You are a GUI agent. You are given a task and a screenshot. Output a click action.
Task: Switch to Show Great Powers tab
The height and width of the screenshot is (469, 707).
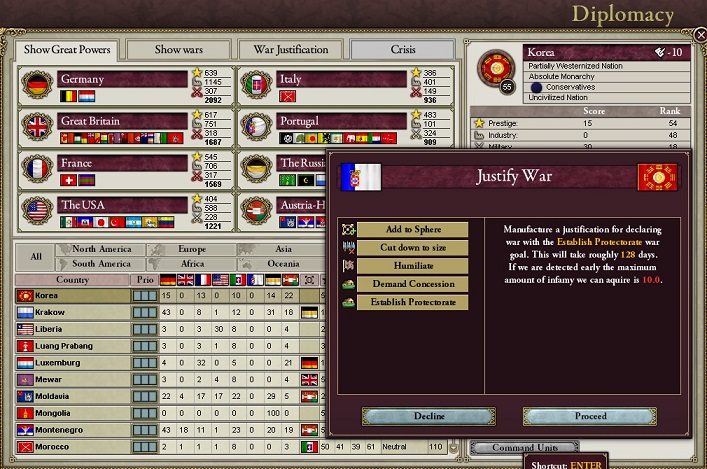[67, 50]
